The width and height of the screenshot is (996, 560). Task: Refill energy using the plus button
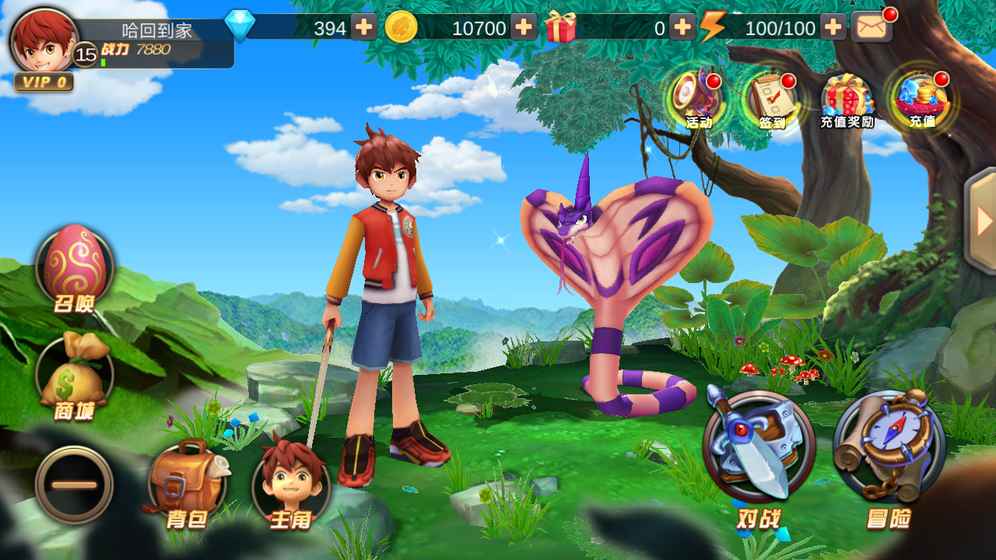[x=833, y=27]
